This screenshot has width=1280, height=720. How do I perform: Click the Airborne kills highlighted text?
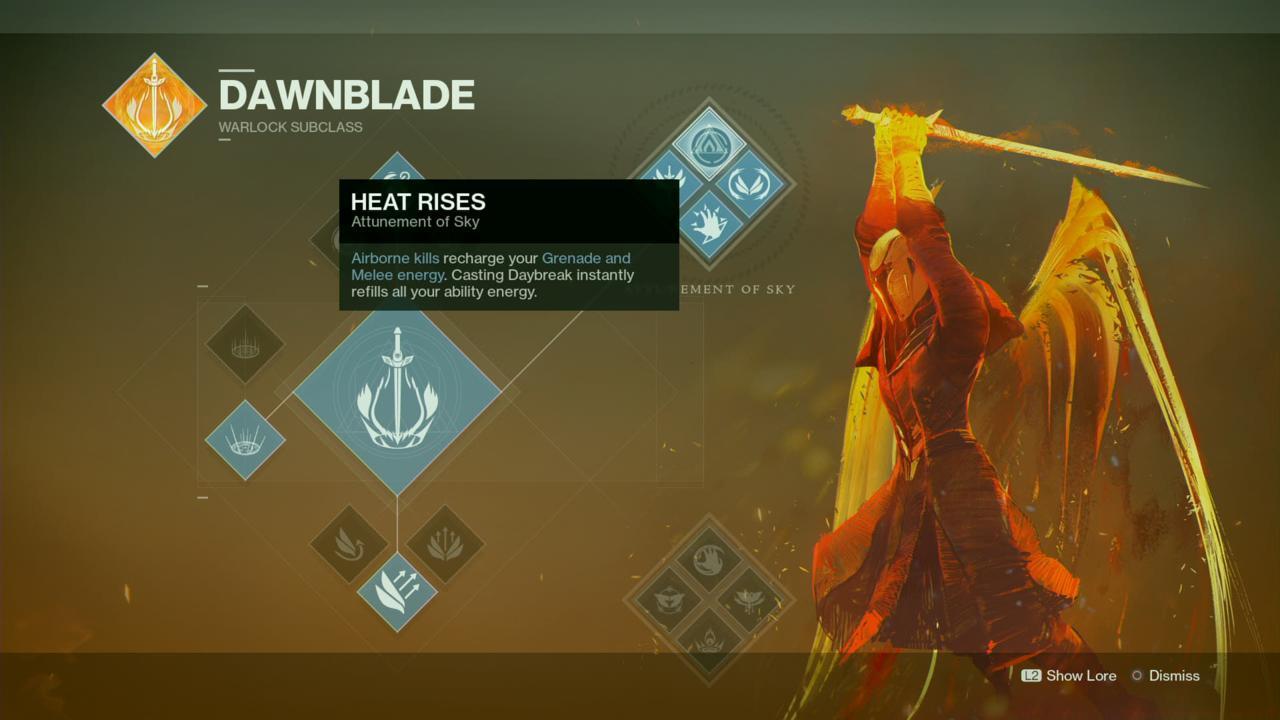tap(394, 258)
